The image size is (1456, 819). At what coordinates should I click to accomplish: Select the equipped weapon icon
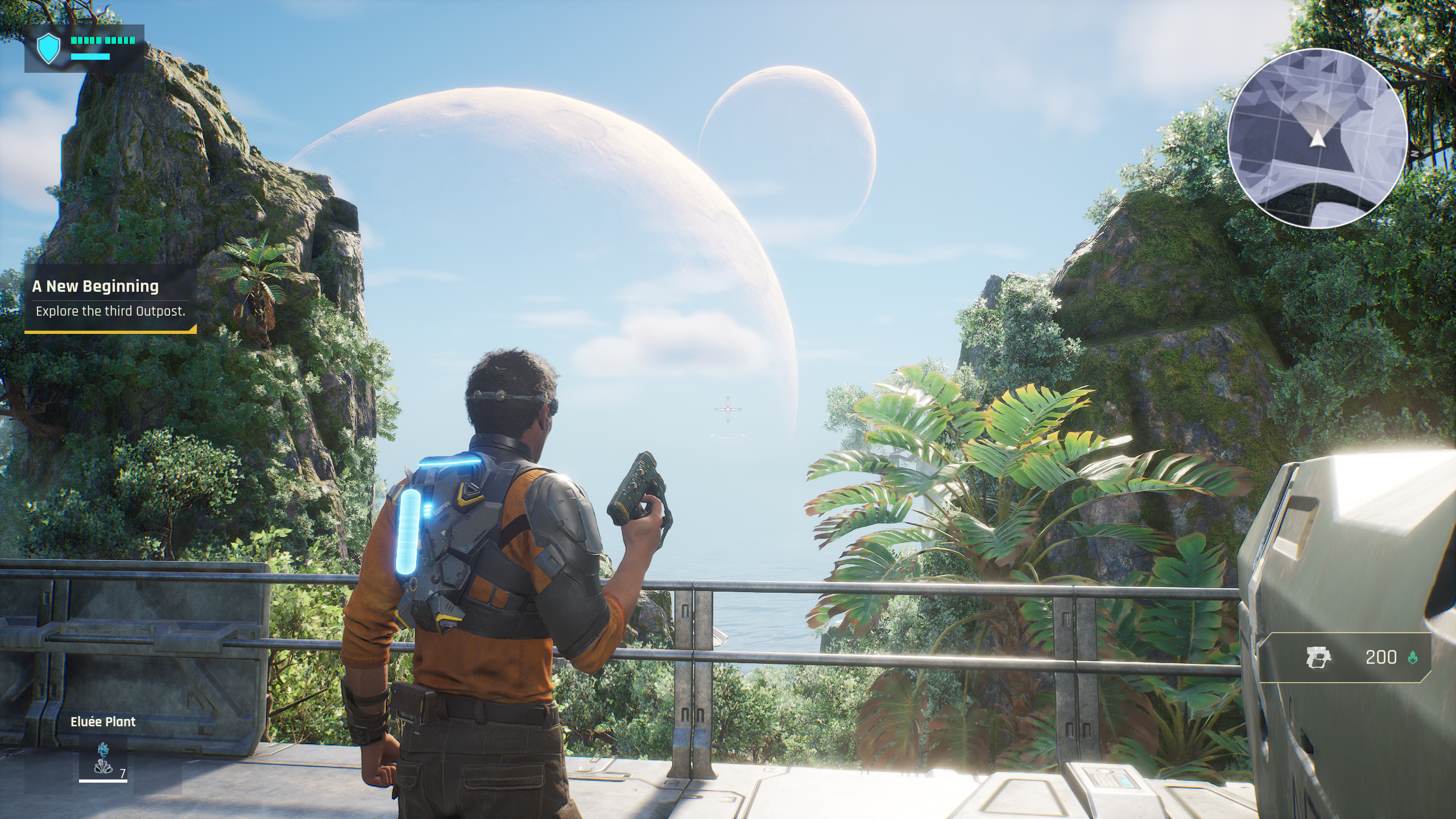point(1319,657)
